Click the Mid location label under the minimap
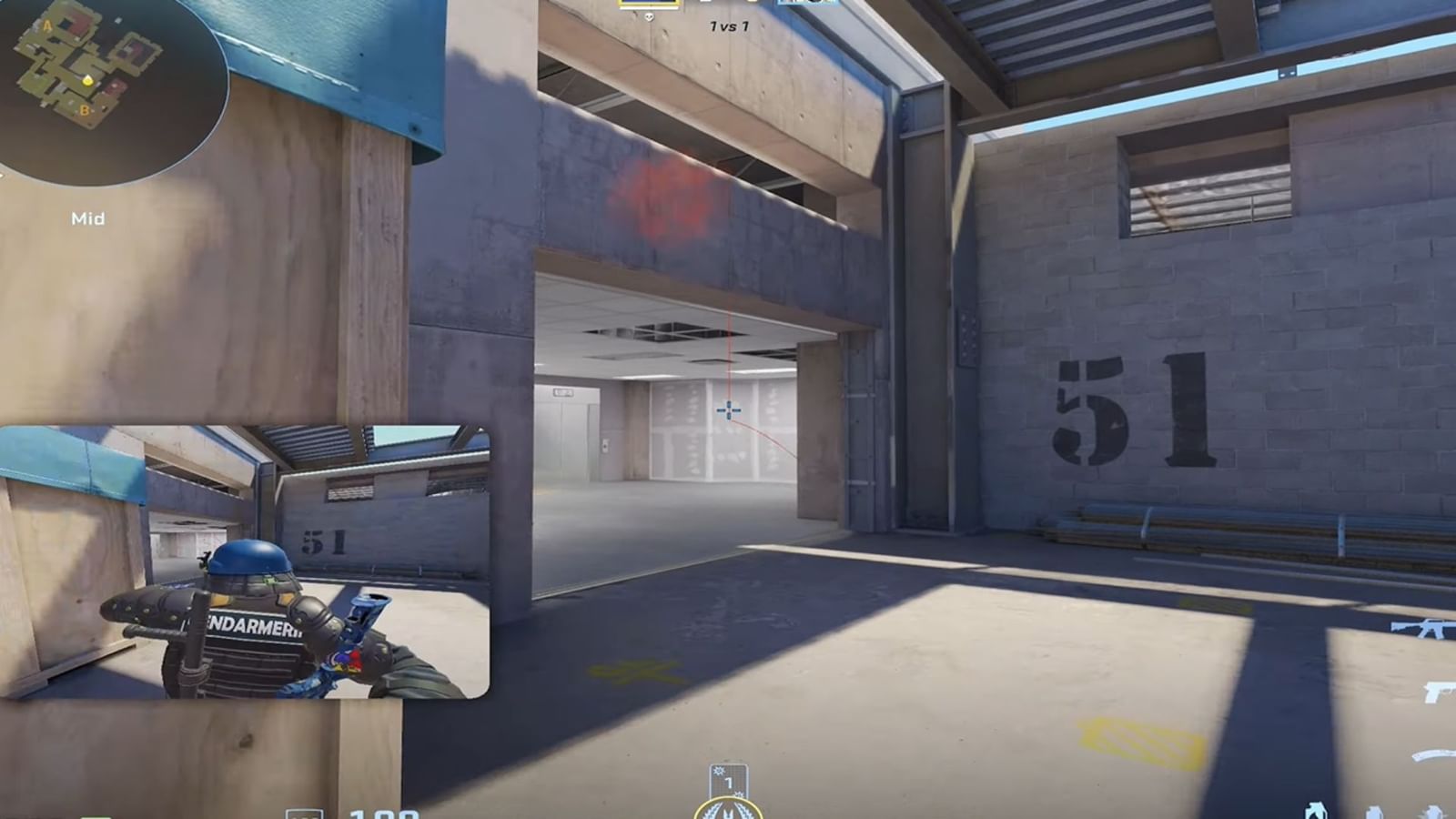1456x819 pixels. 88,217
